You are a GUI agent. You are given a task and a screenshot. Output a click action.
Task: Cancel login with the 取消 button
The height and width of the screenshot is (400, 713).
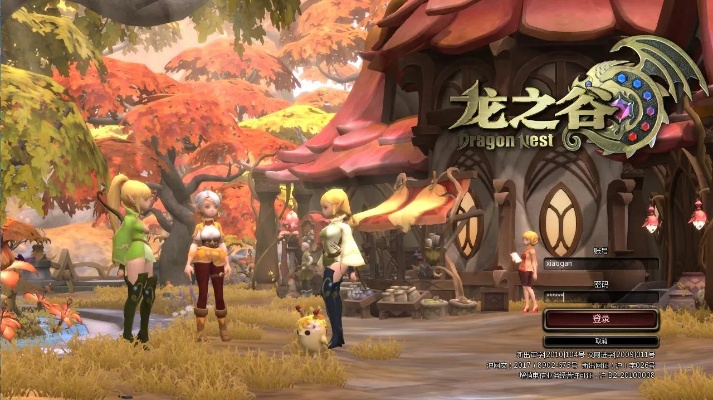(600, 341)
